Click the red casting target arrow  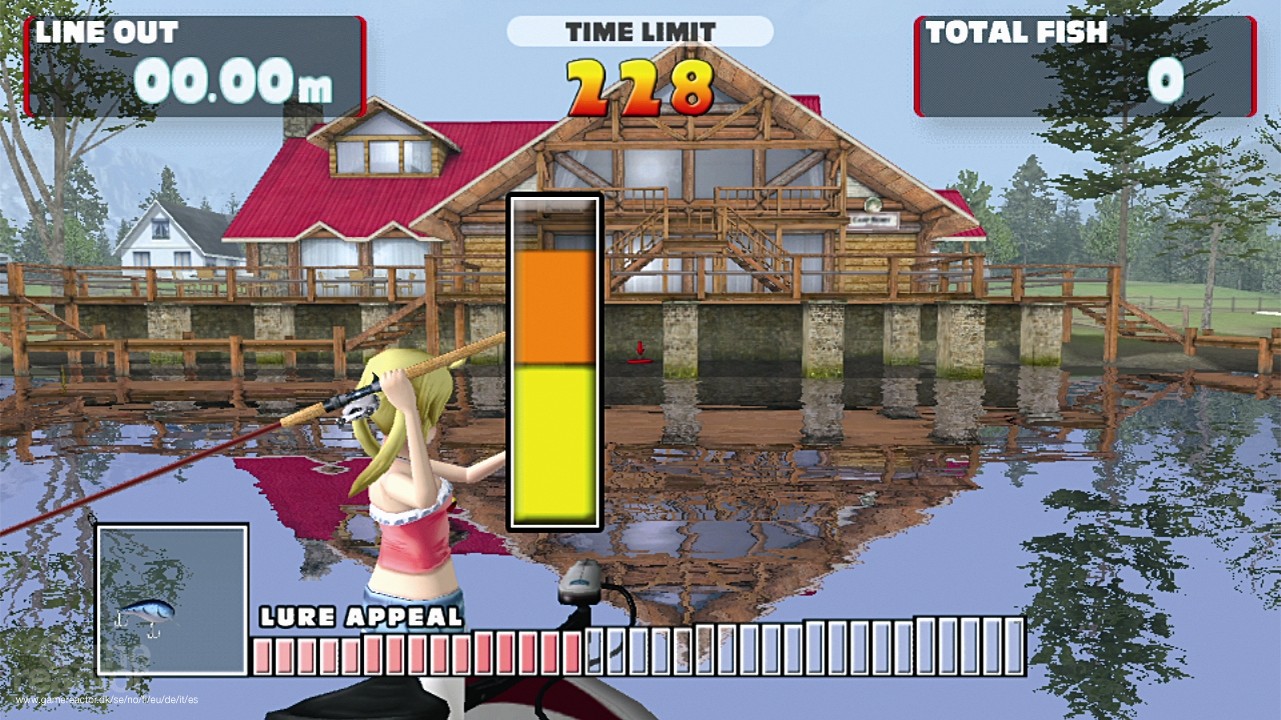639,347
